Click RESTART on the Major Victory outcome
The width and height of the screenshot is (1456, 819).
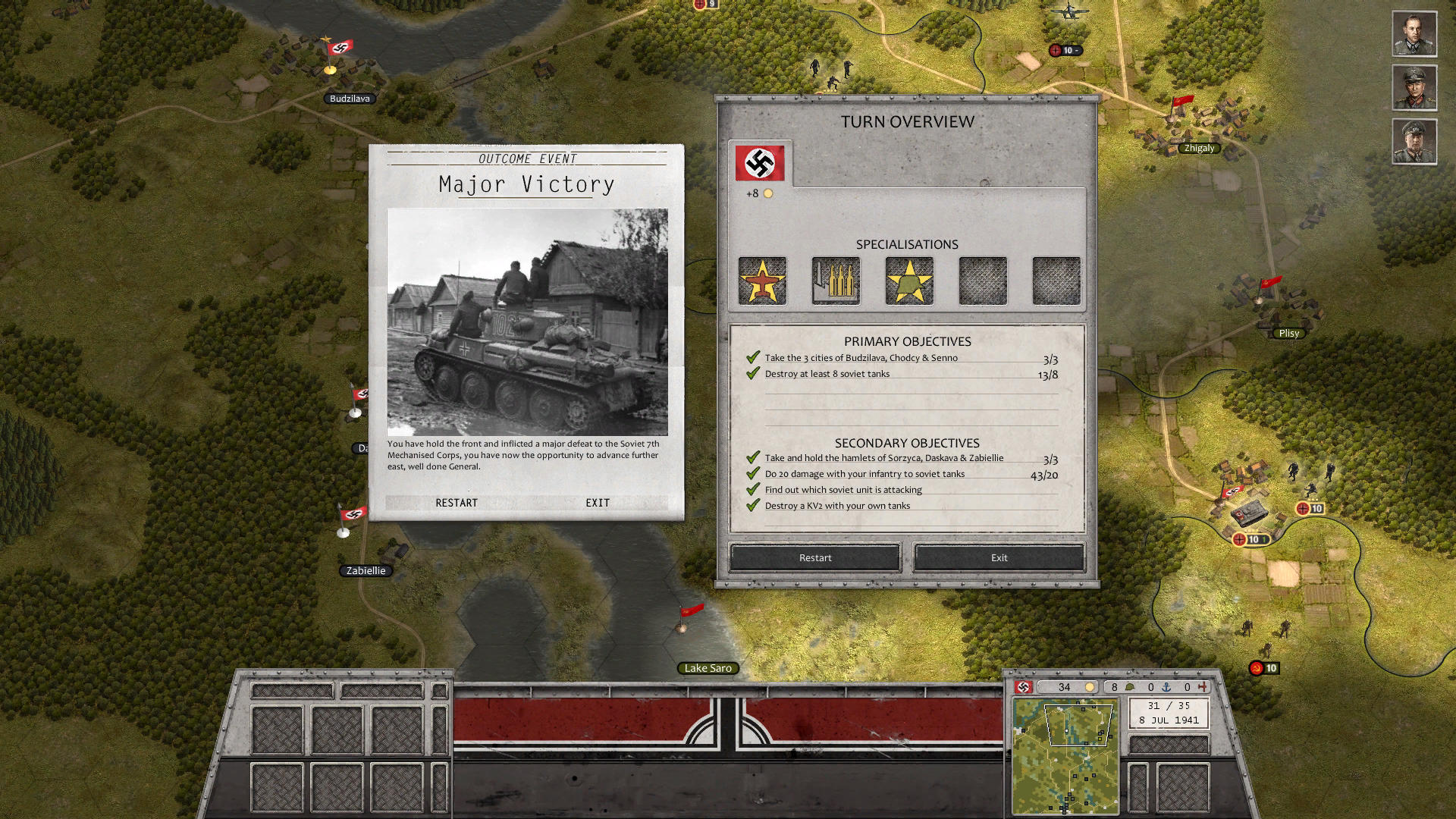[x=457, y=503]
